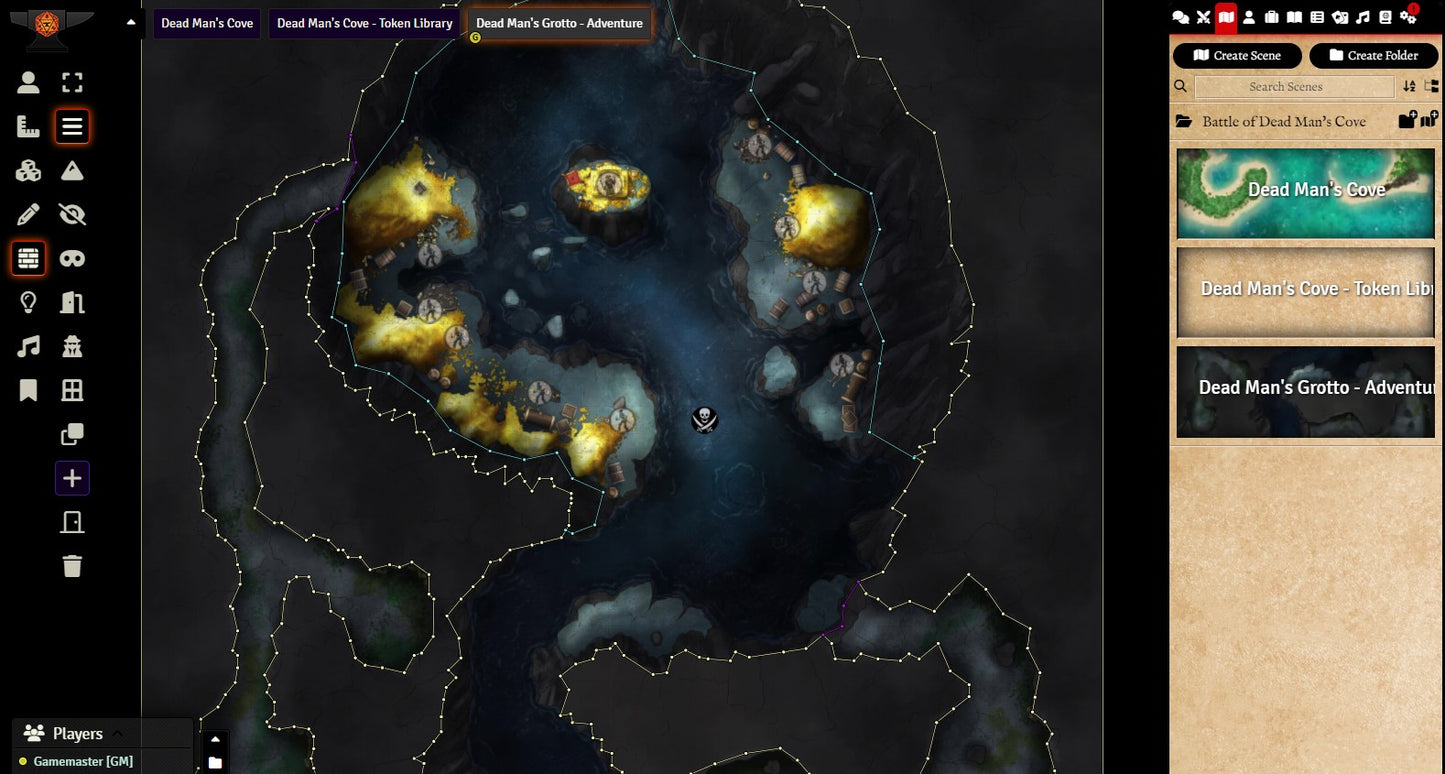The height and width of the screenshot is (774, 1445).
Task: Select the lightbulb lighting controls
Action: click(28, 302)
